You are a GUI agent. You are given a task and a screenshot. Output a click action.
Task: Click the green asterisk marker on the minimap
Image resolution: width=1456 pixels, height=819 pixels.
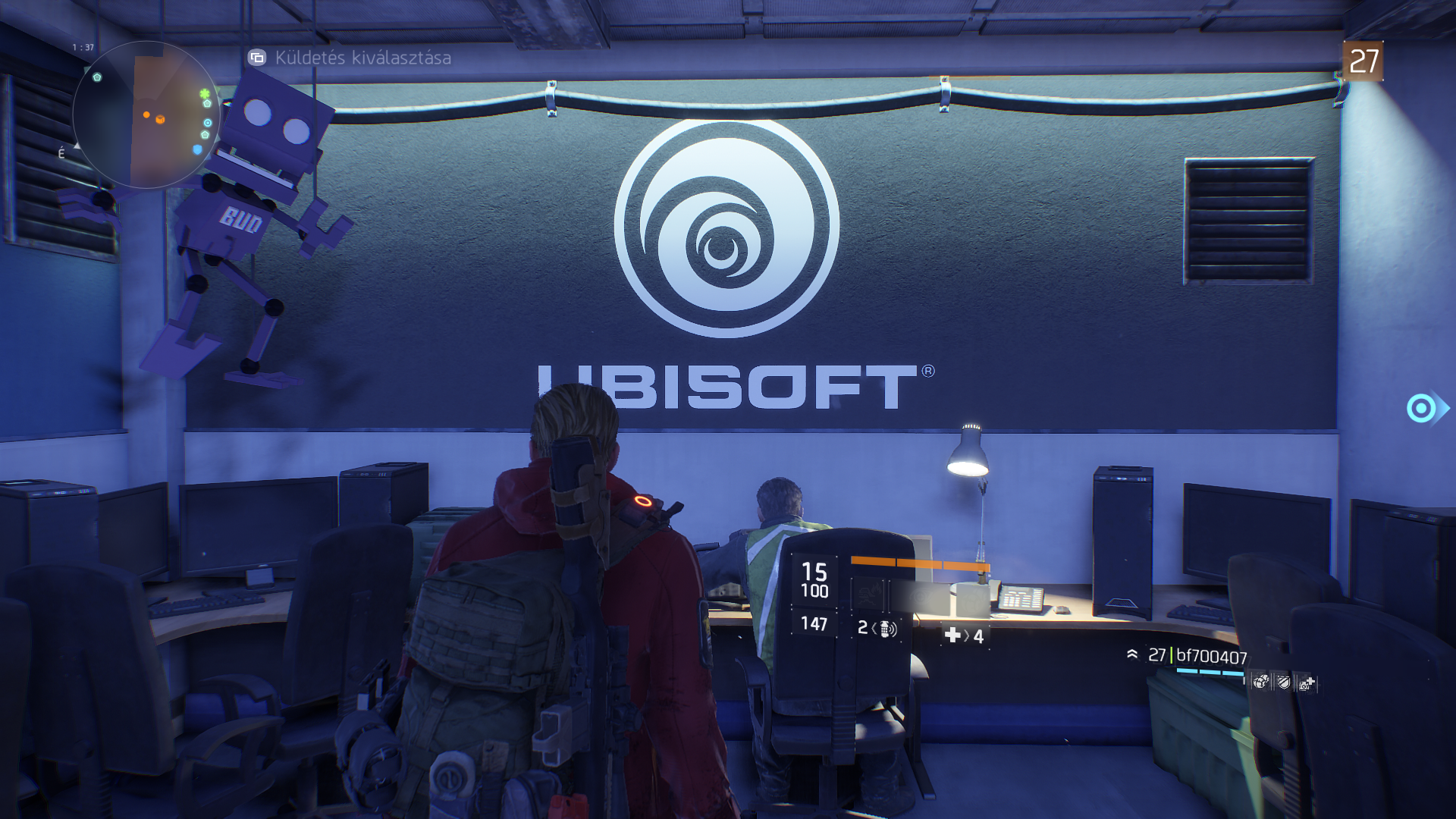[x=204, y=94]
